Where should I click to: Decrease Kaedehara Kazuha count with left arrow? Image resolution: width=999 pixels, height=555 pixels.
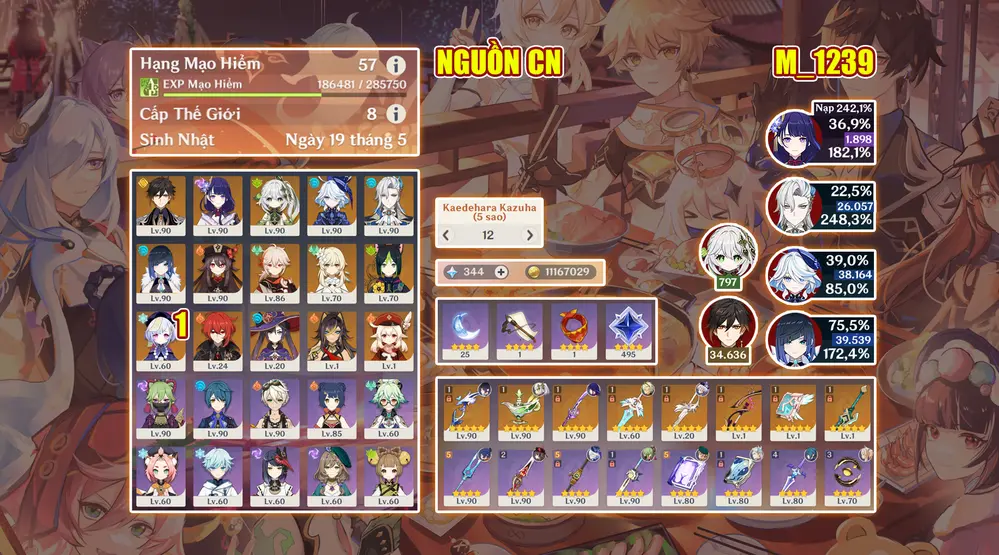(447, 236)
